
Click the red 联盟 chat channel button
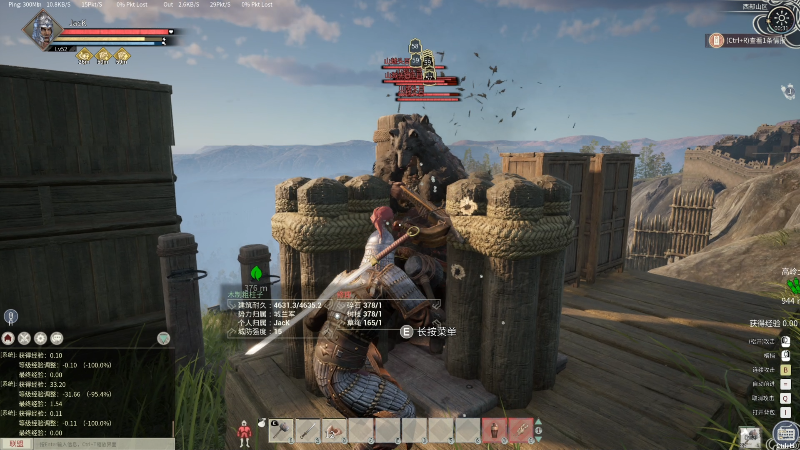pyautogui.click(x=16, y=443)
